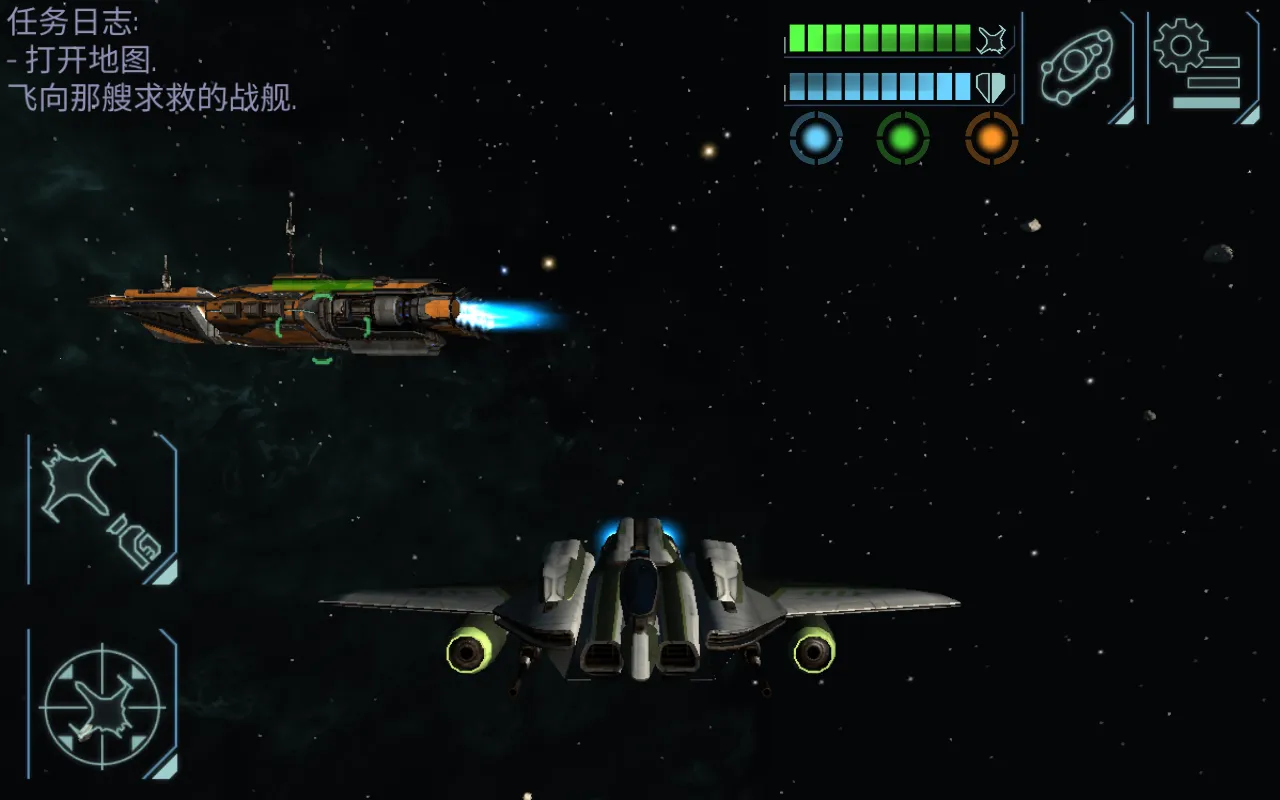Open the mission log text
The width and height of the screenshot is (1280, 800).
[x=152, y=60]
